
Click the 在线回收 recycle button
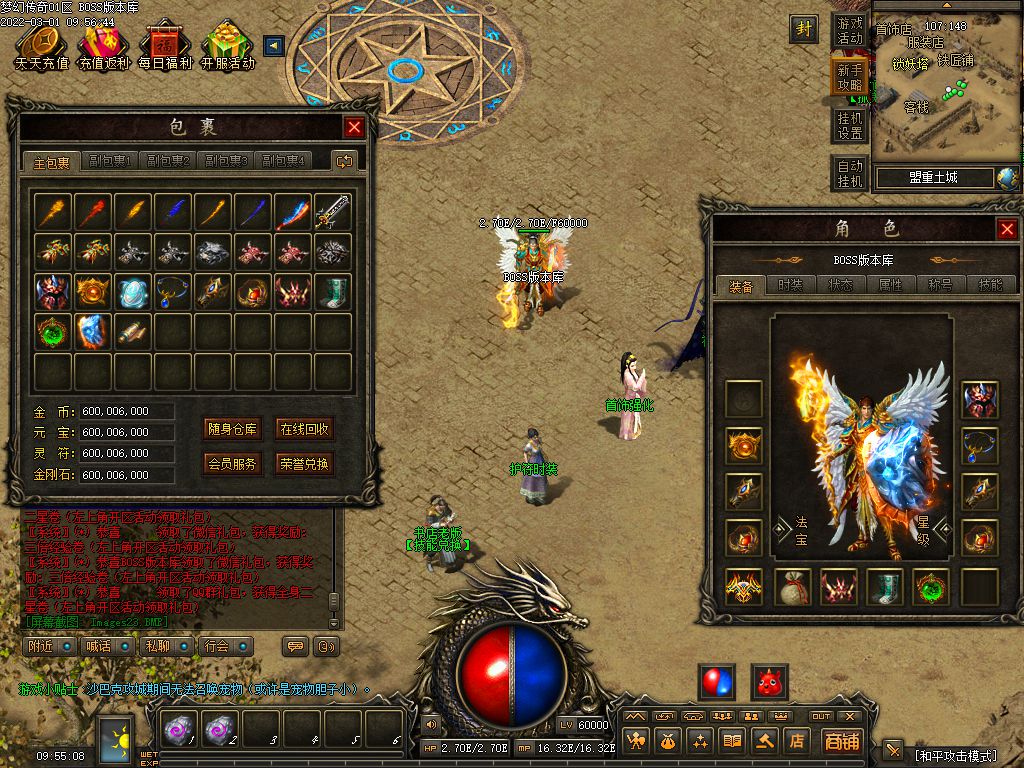304,429
